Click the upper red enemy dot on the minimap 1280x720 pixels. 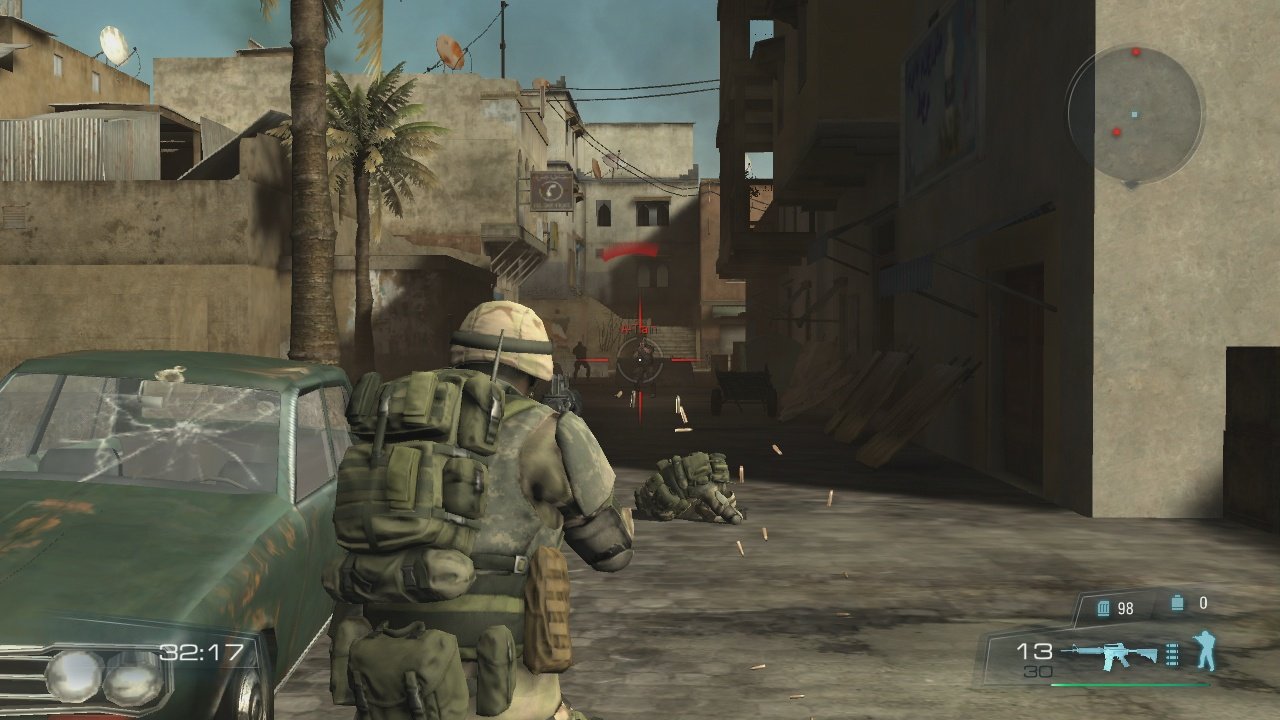coord(1135,52)
